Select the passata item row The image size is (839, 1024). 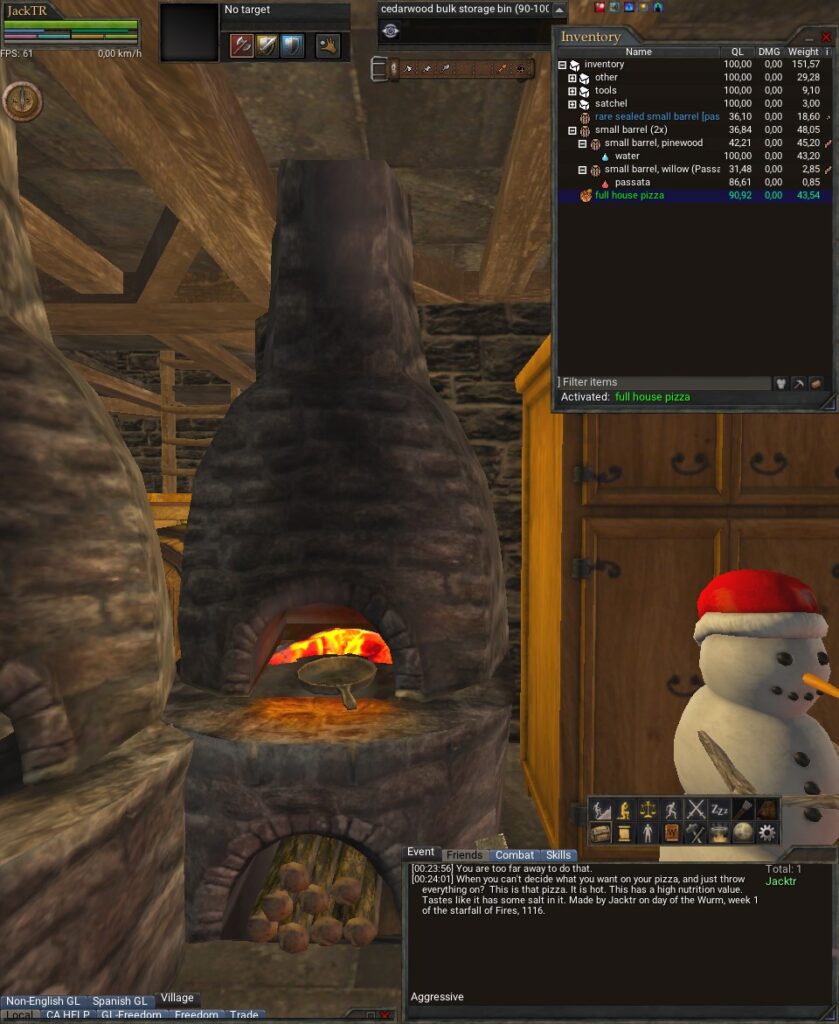[632, 182]
